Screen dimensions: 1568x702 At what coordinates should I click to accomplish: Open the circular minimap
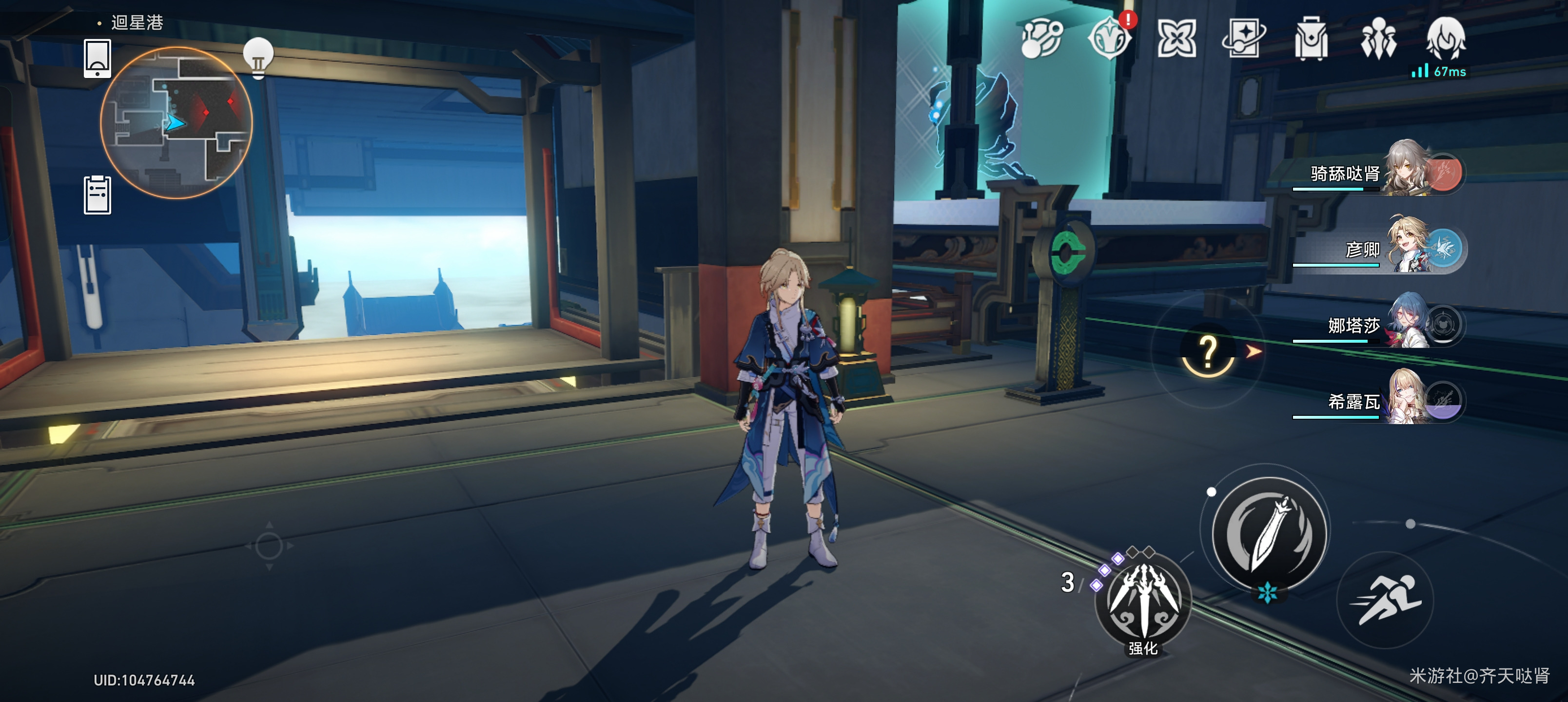point(176,122)
